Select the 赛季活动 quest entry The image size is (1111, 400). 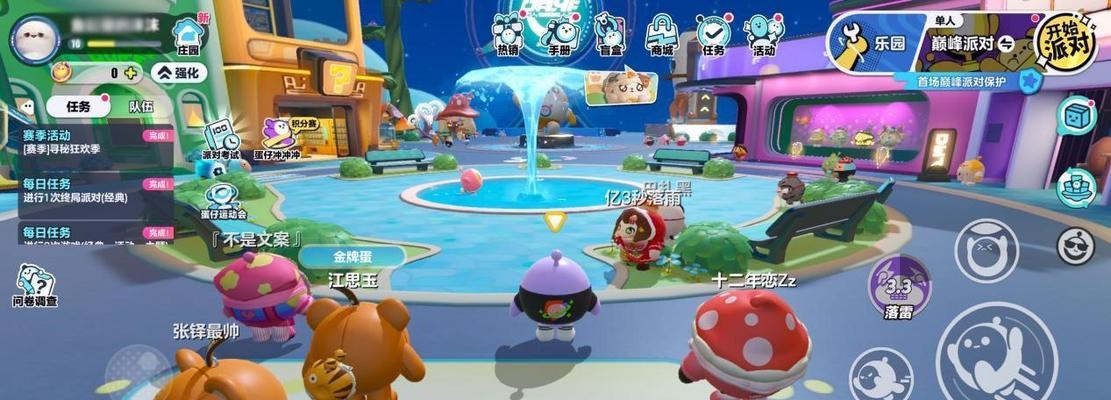(x=85, y=142)
